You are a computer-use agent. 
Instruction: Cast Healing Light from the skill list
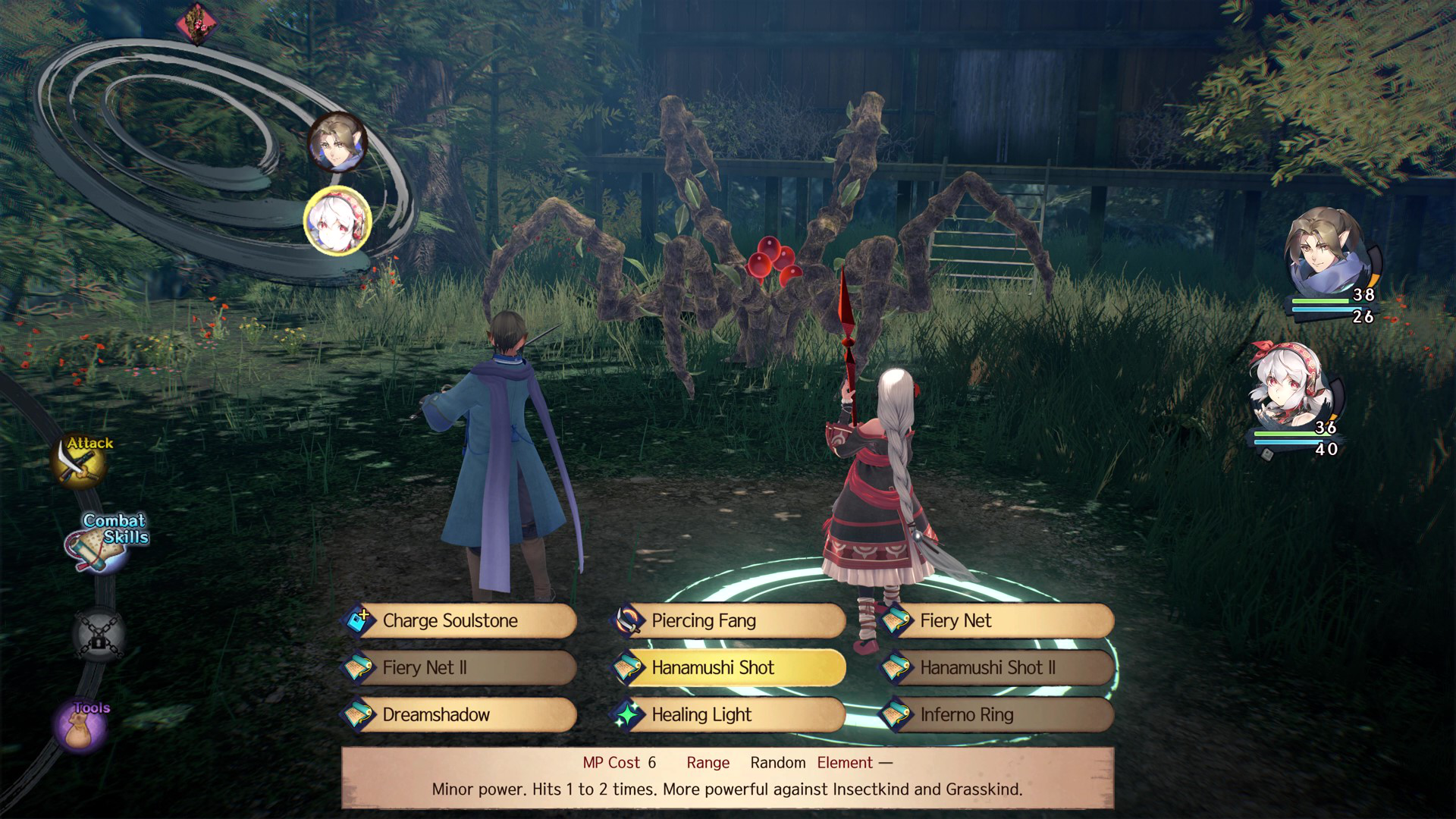click(730, 715)
